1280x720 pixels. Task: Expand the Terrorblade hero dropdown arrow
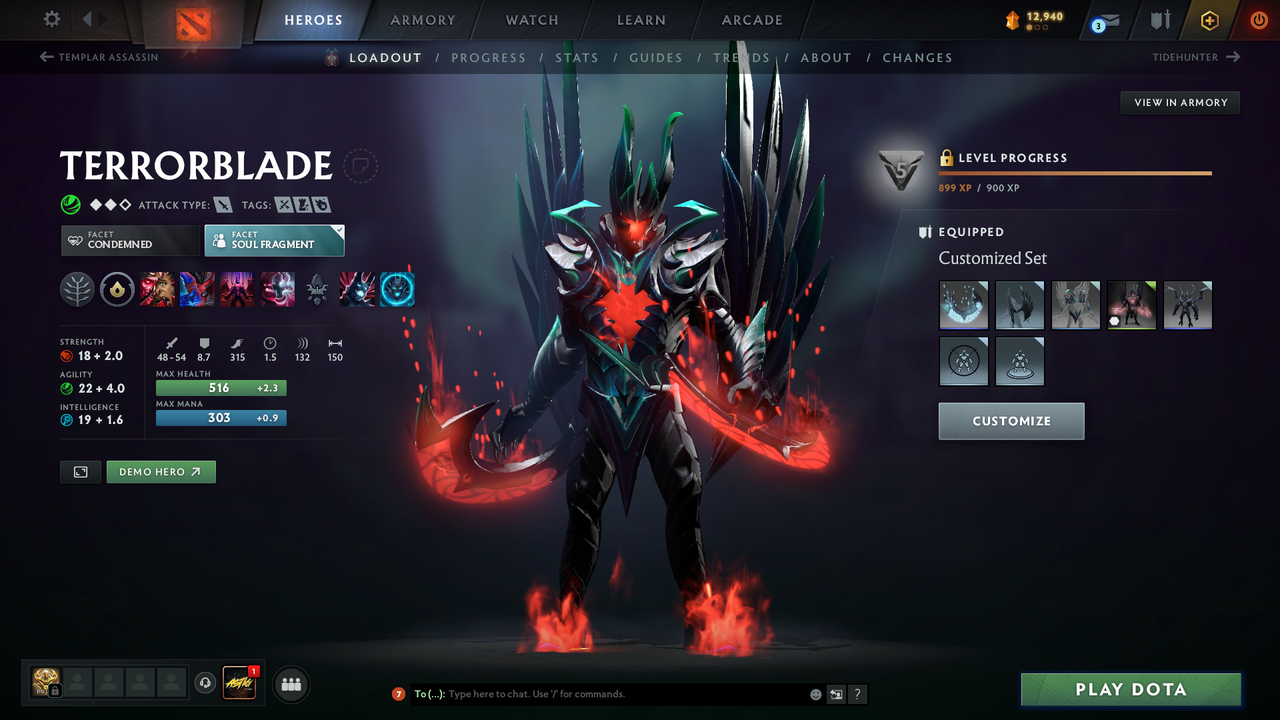click(360, 166)
